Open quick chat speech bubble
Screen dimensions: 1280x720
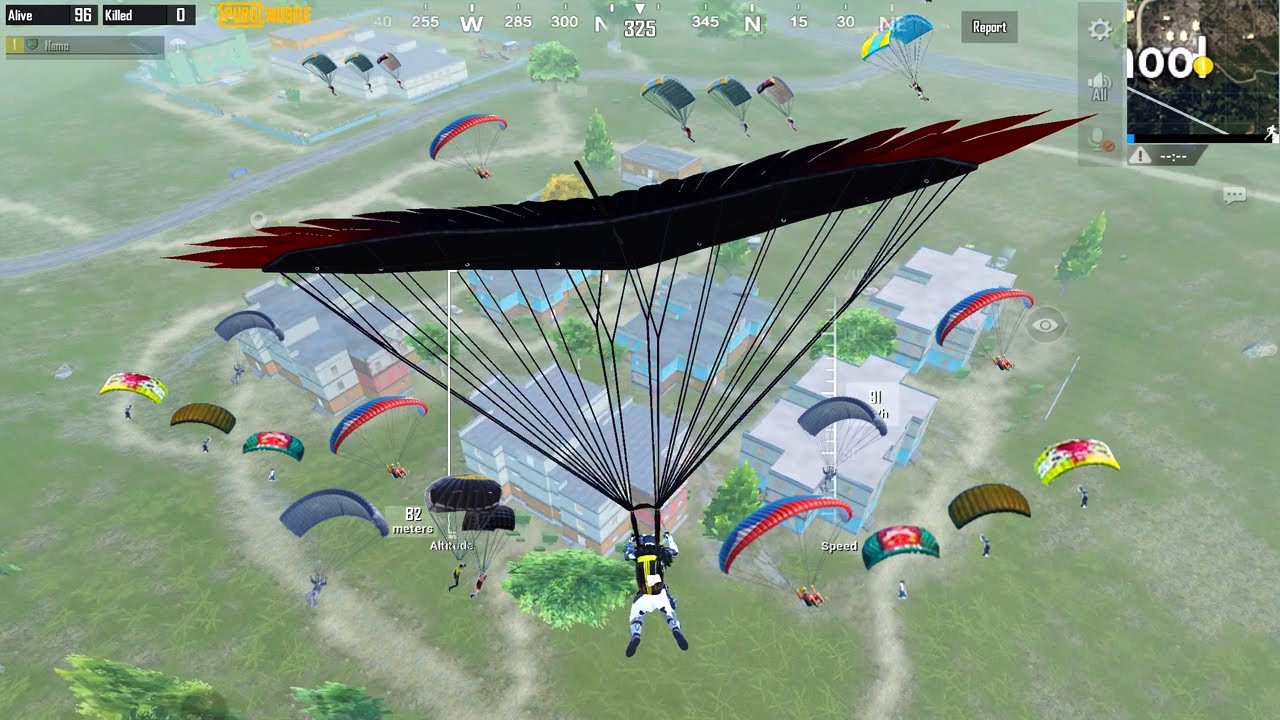tap(1234, 196)
